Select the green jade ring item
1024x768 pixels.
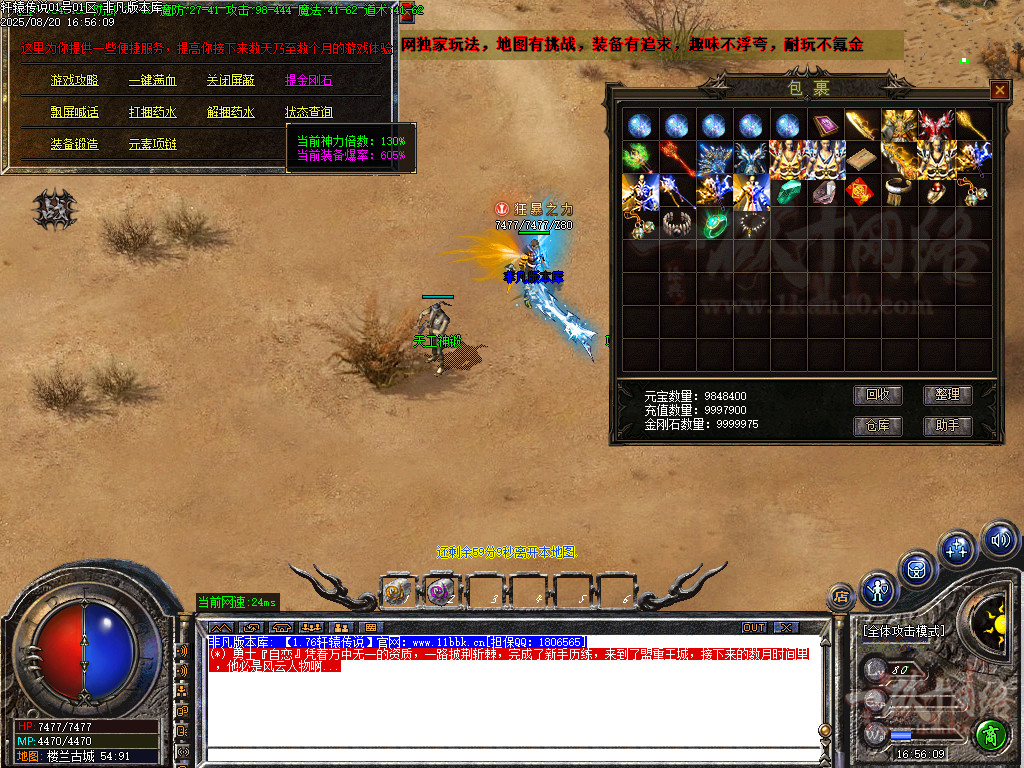(x=714, y=223)
